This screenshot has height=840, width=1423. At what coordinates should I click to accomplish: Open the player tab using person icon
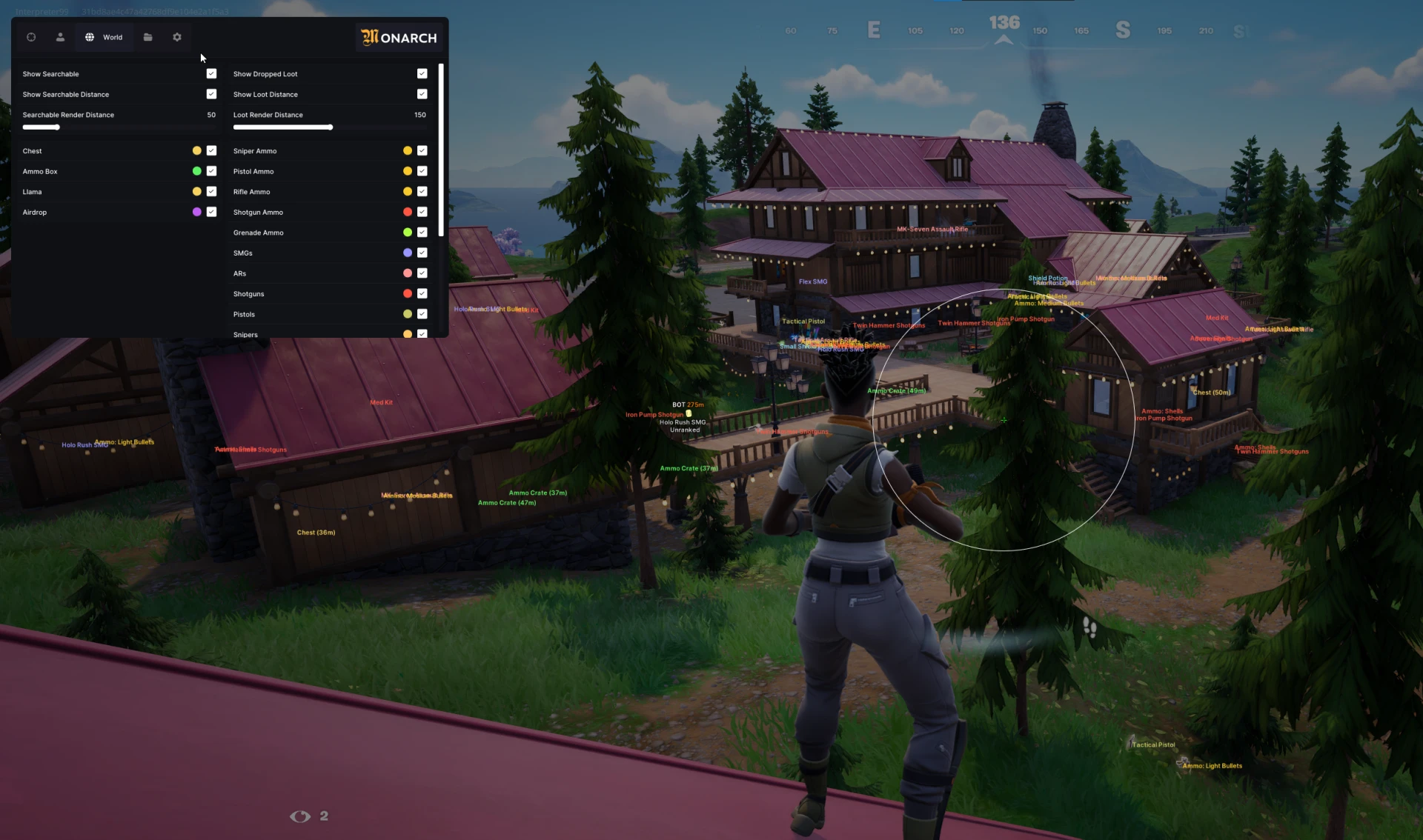(x=60, y=37)
